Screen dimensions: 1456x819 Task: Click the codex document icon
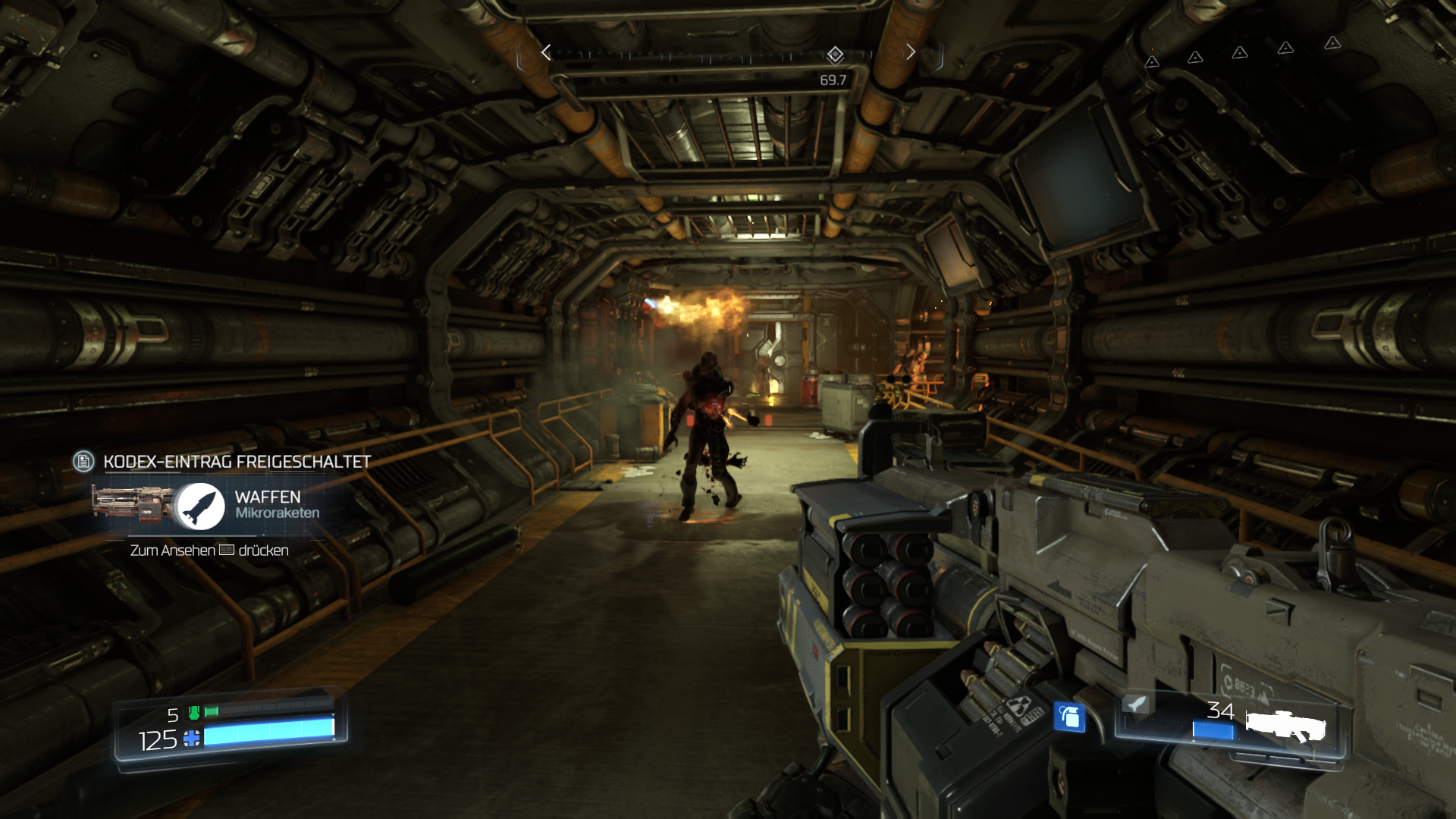83,461
